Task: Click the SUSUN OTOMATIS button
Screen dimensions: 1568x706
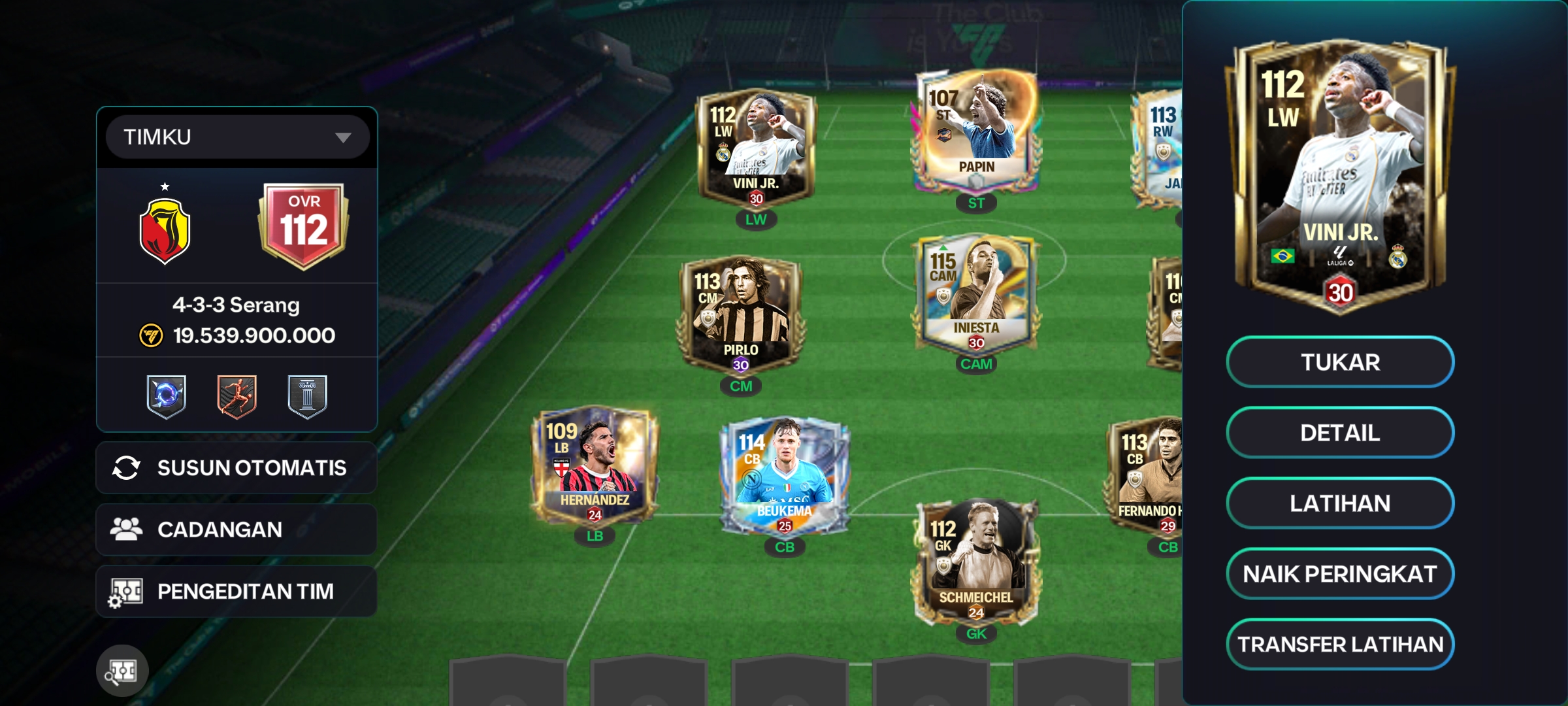Action: pos(237,468)
